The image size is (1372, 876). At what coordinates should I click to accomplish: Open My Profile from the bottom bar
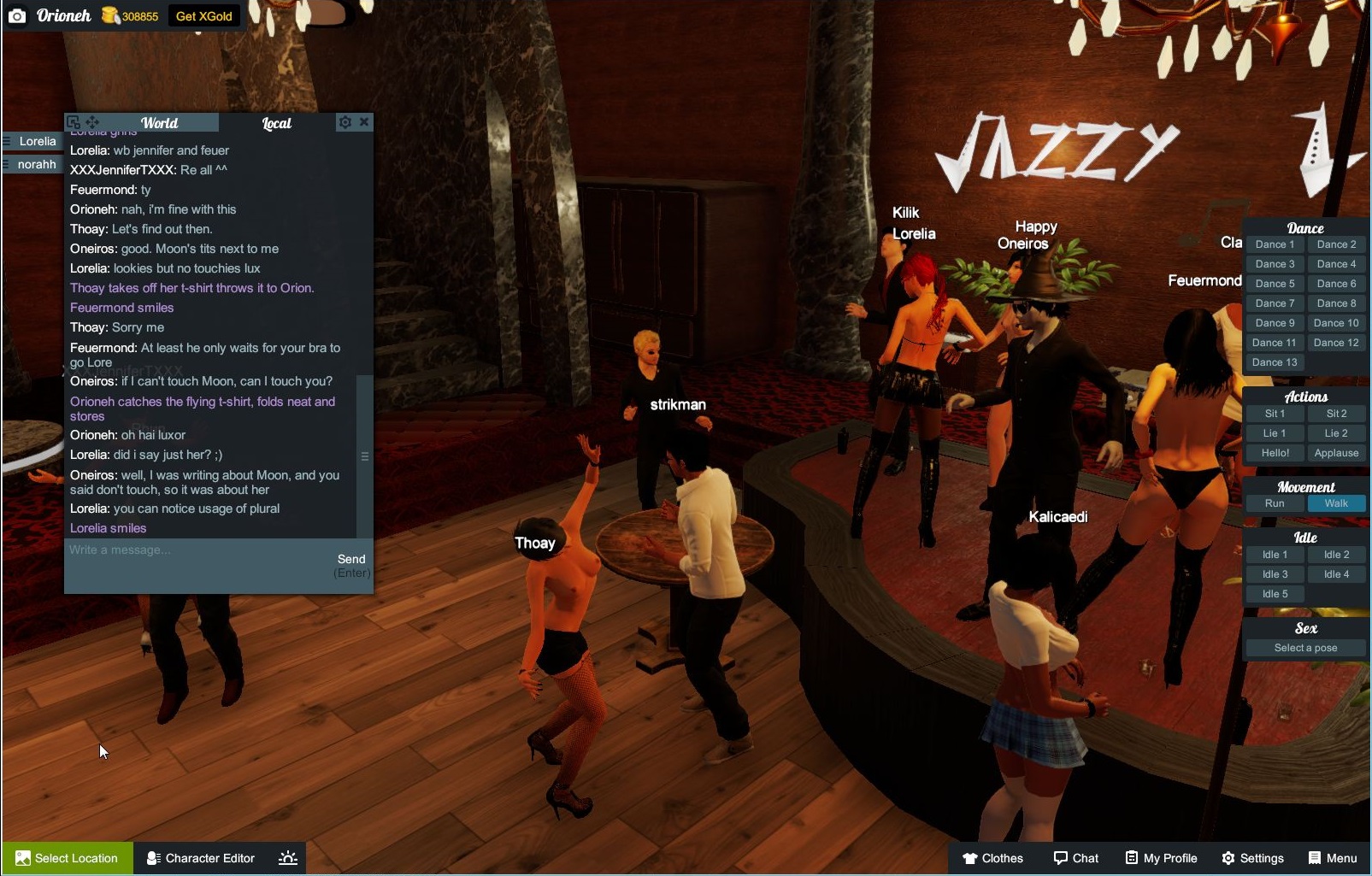pyautogui.click(x=1160, y=858)
